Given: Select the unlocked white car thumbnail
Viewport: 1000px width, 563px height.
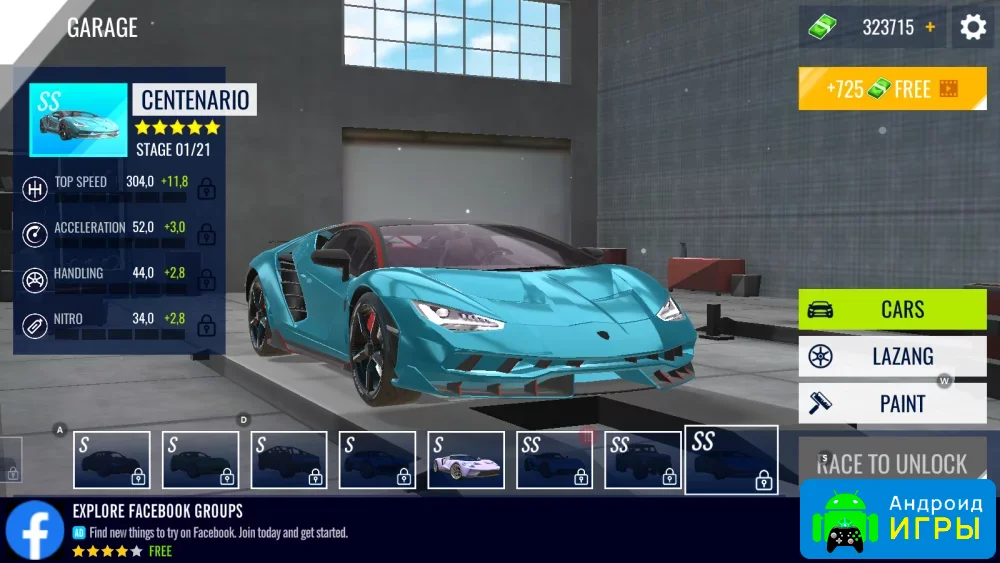Looking at the screenshot, I should [466, 460].
